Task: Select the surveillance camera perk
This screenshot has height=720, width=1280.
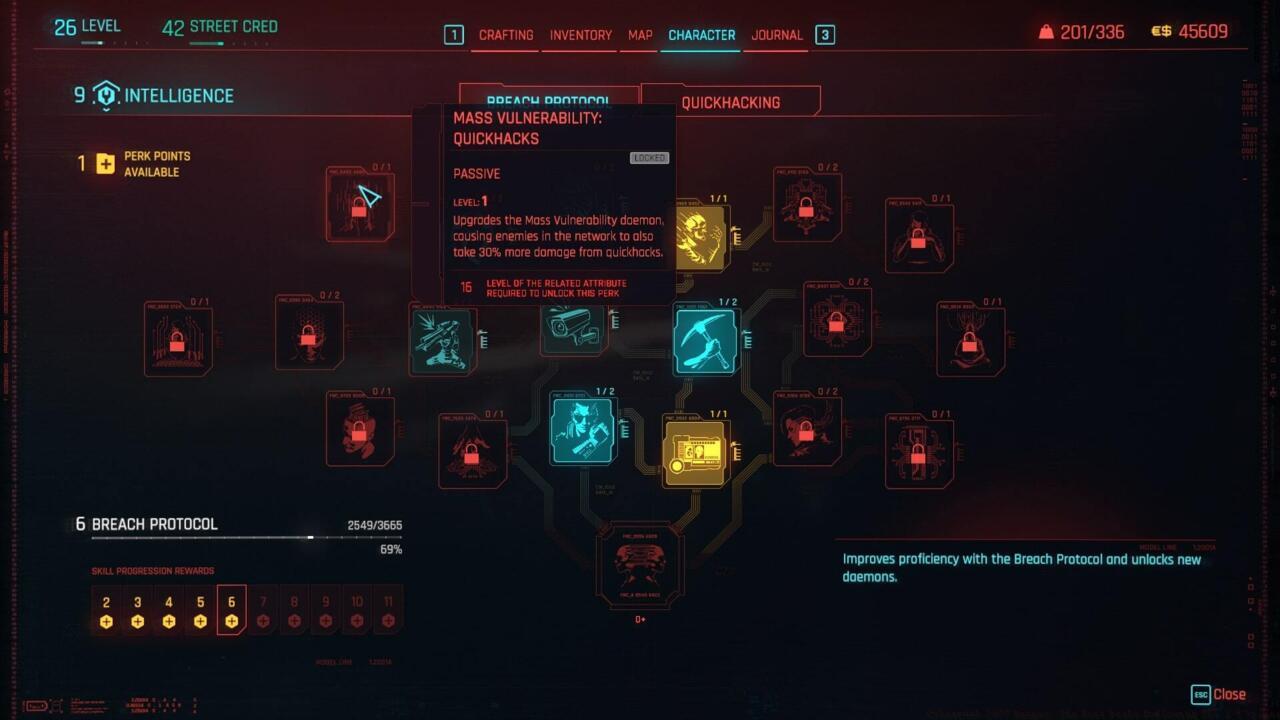Action: pyautogui.click(x=570, y=330)
